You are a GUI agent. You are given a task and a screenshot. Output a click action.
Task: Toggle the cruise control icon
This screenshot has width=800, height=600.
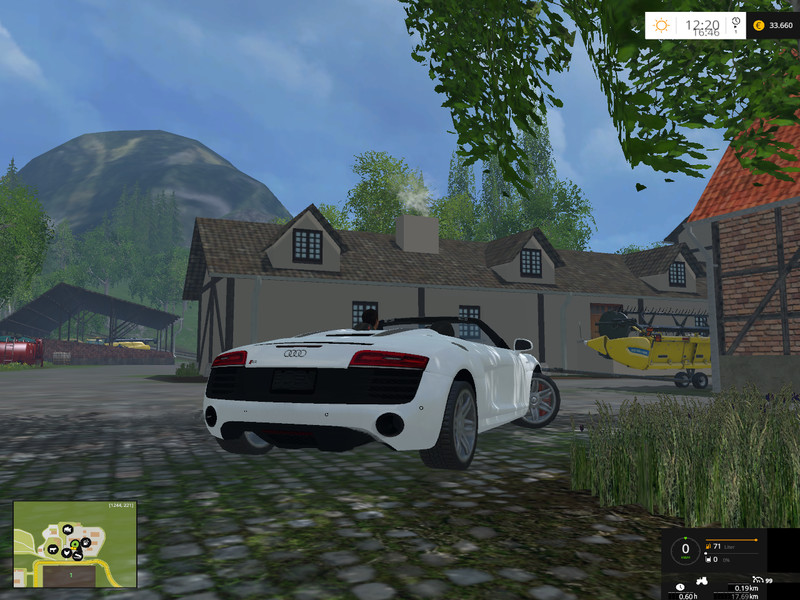coord(760,579)
